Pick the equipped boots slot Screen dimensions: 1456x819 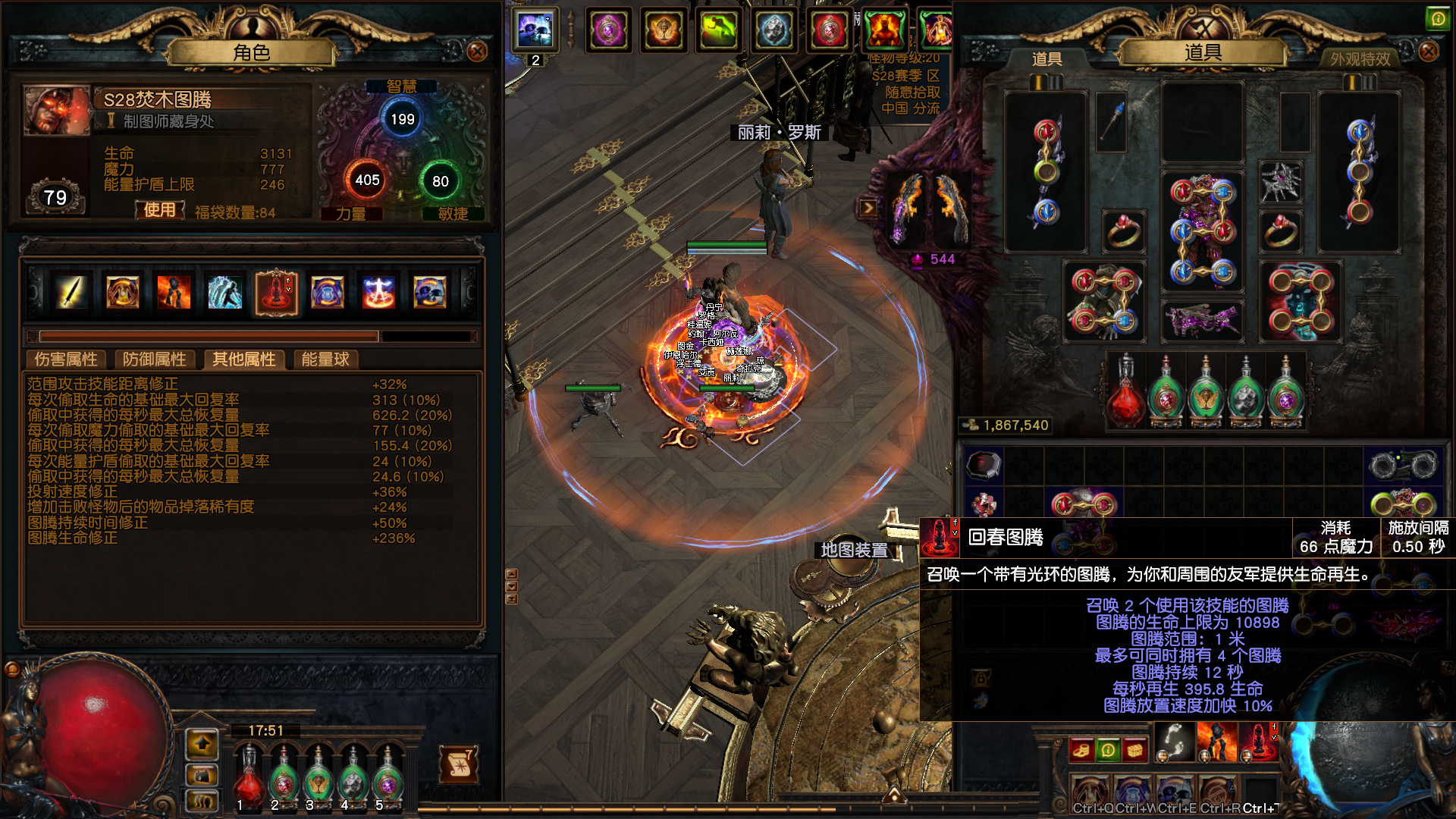(1301, 301)
